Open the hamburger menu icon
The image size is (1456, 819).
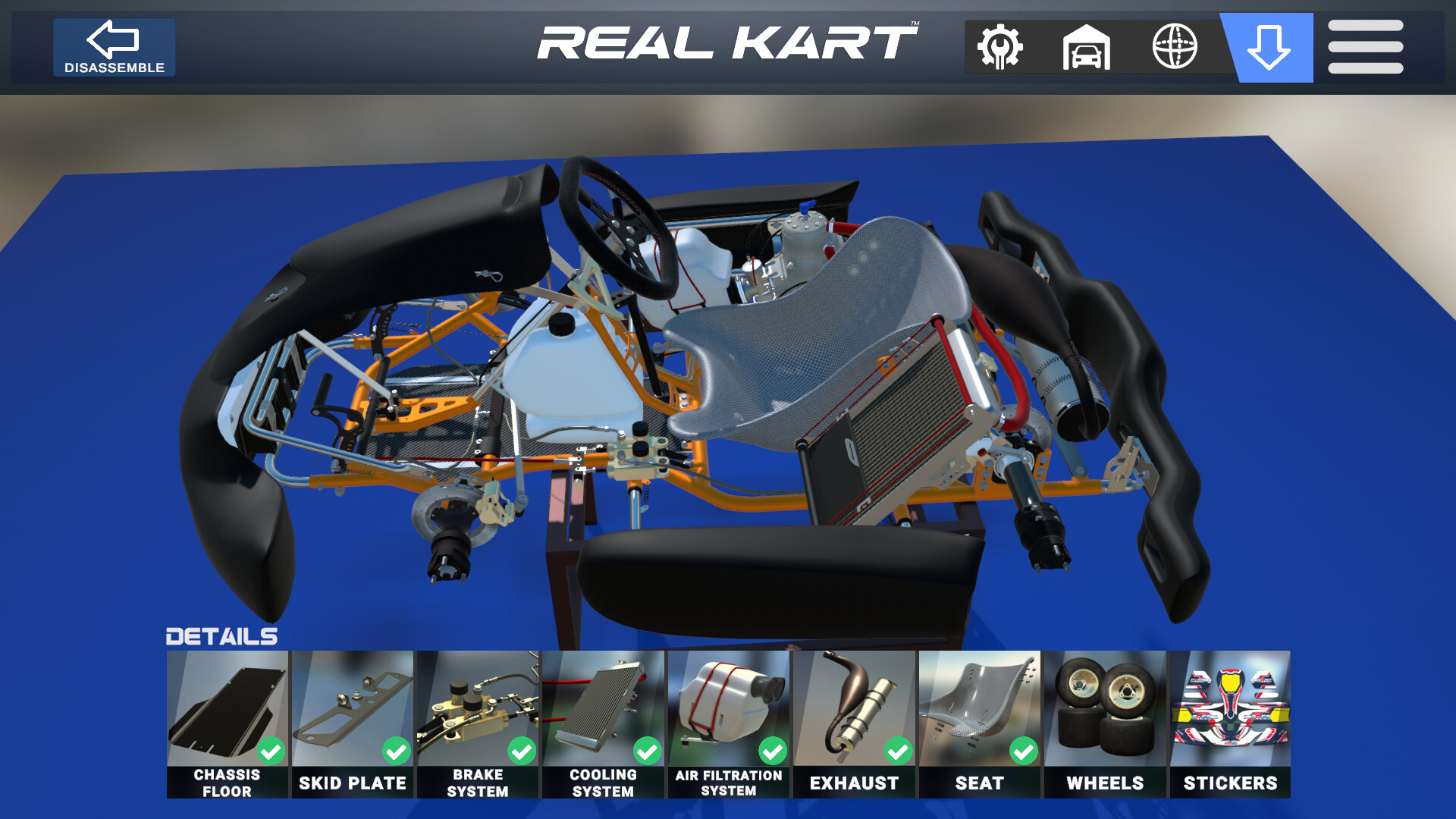(1365, 47)
